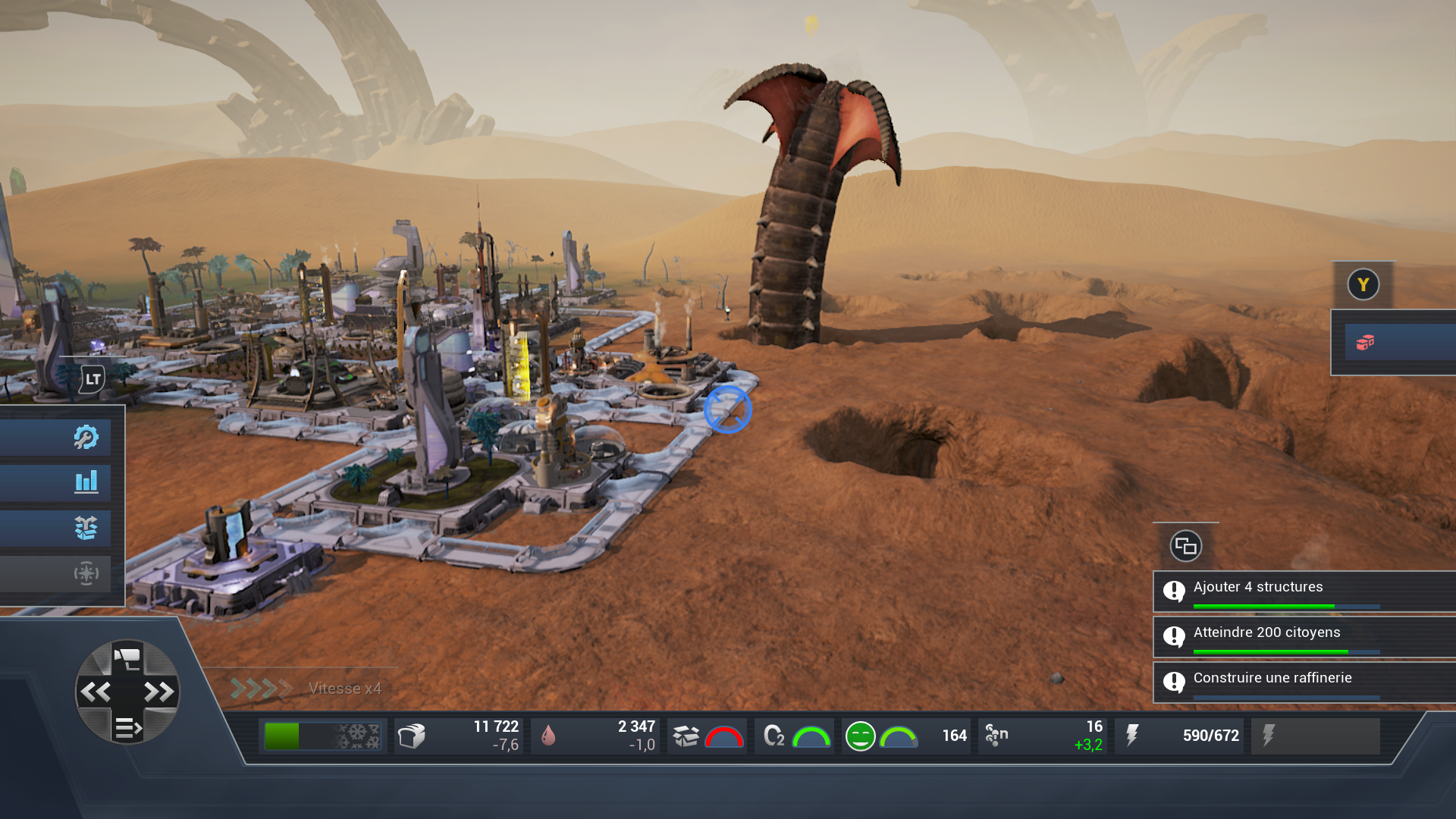Click the greyed-out compass star icon
Screen dimensions: 1456x819
tap(86, 573)
